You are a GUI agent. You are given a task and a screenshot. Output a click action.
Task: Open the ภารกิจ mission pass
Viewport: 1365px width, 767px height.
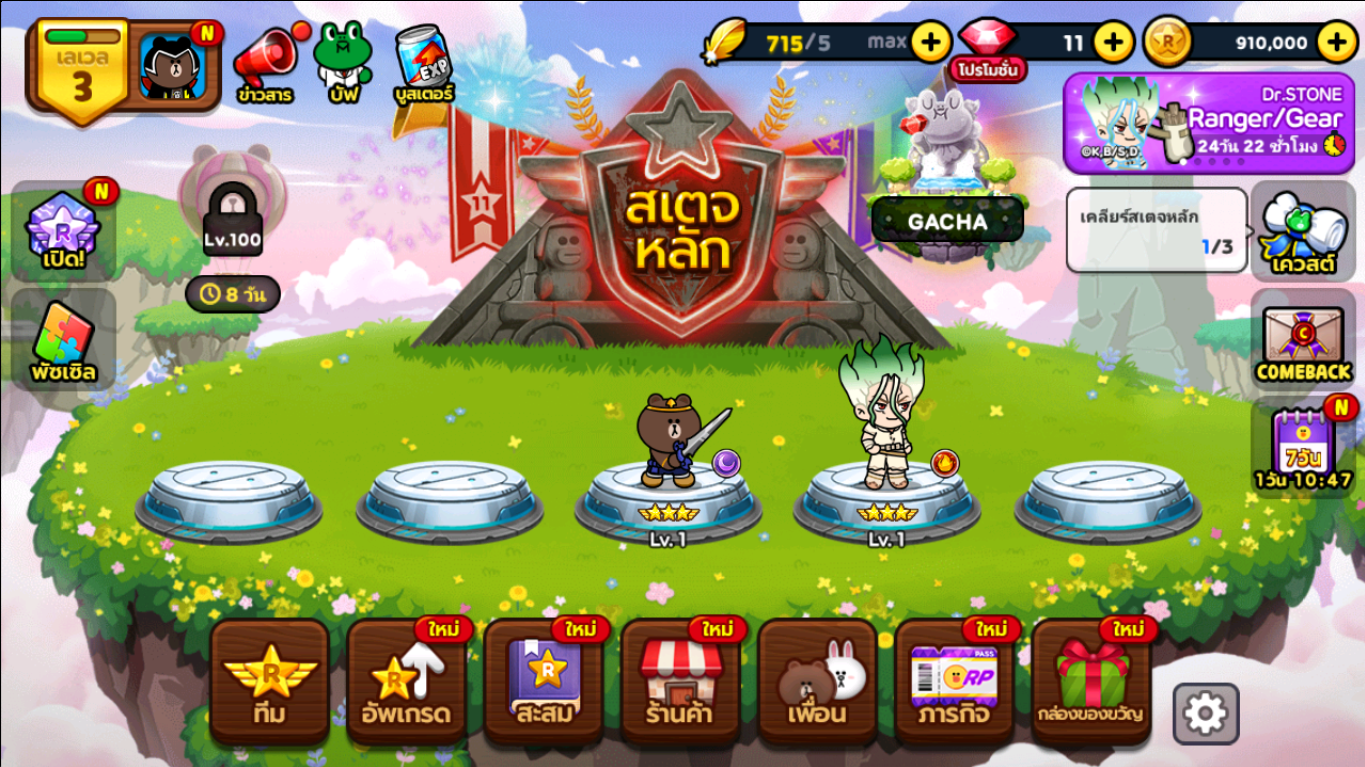pyautogui.click(x=954, y=682)
